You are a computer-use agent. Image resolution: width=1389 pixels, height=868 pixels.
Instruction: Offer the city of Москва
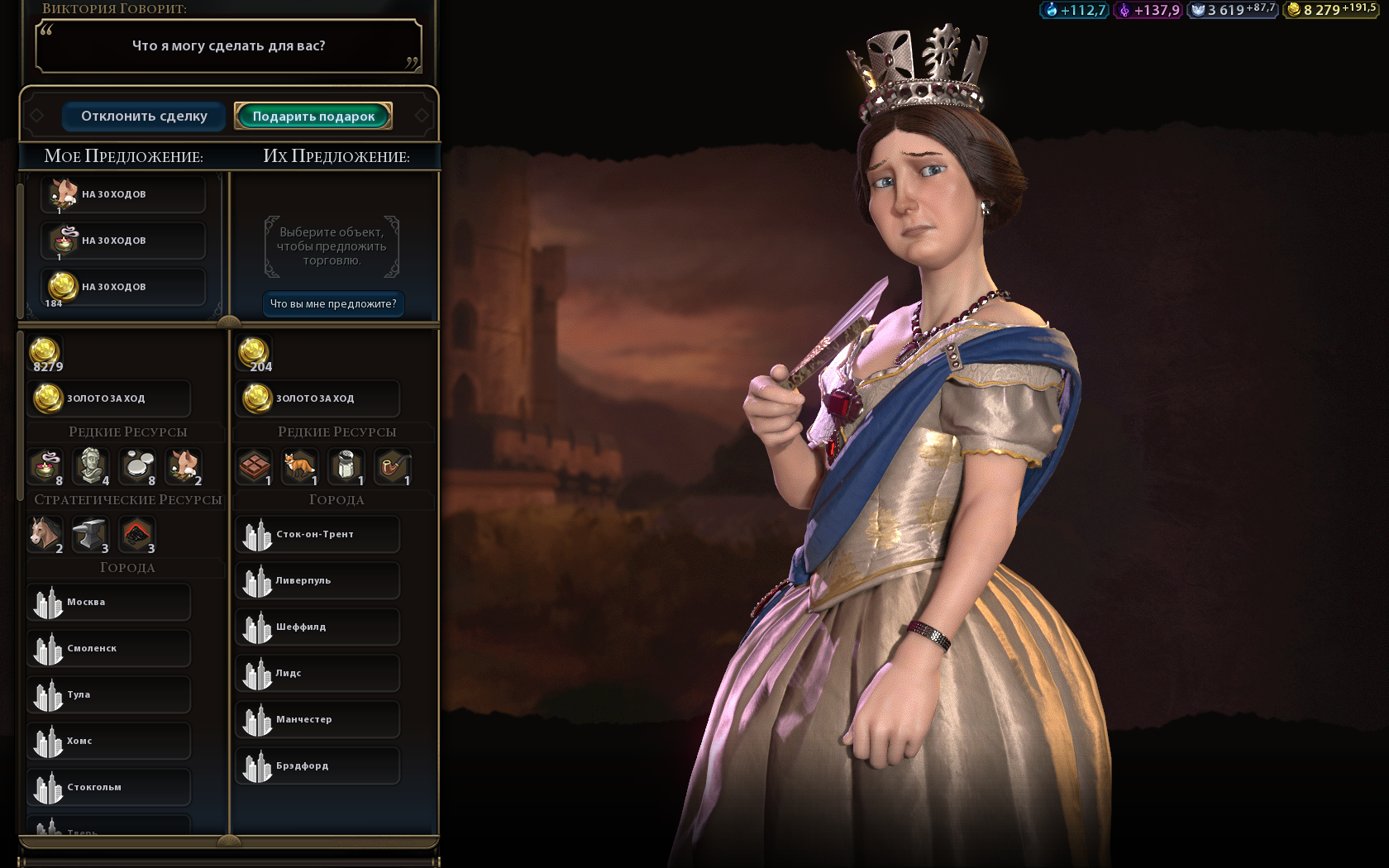(109, 602)
